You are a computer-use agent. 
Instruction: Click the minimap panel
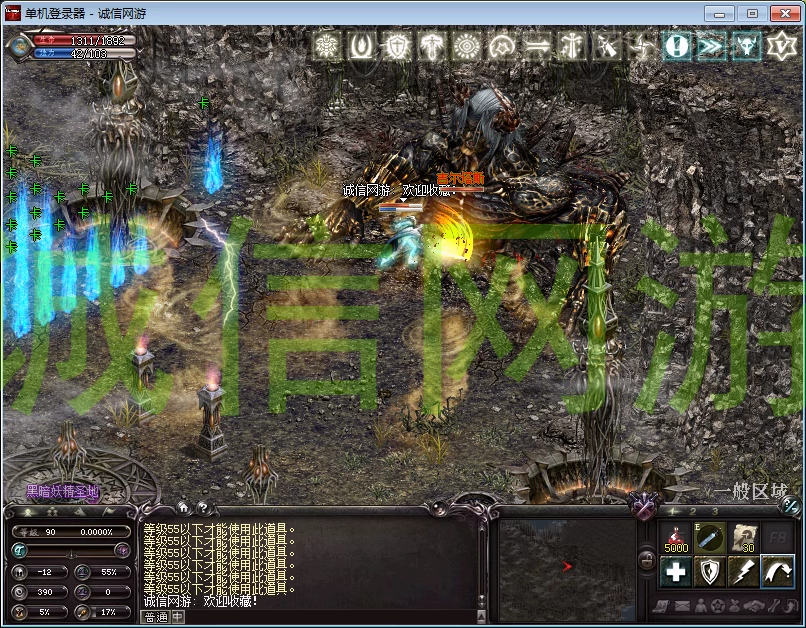point(565,565)
